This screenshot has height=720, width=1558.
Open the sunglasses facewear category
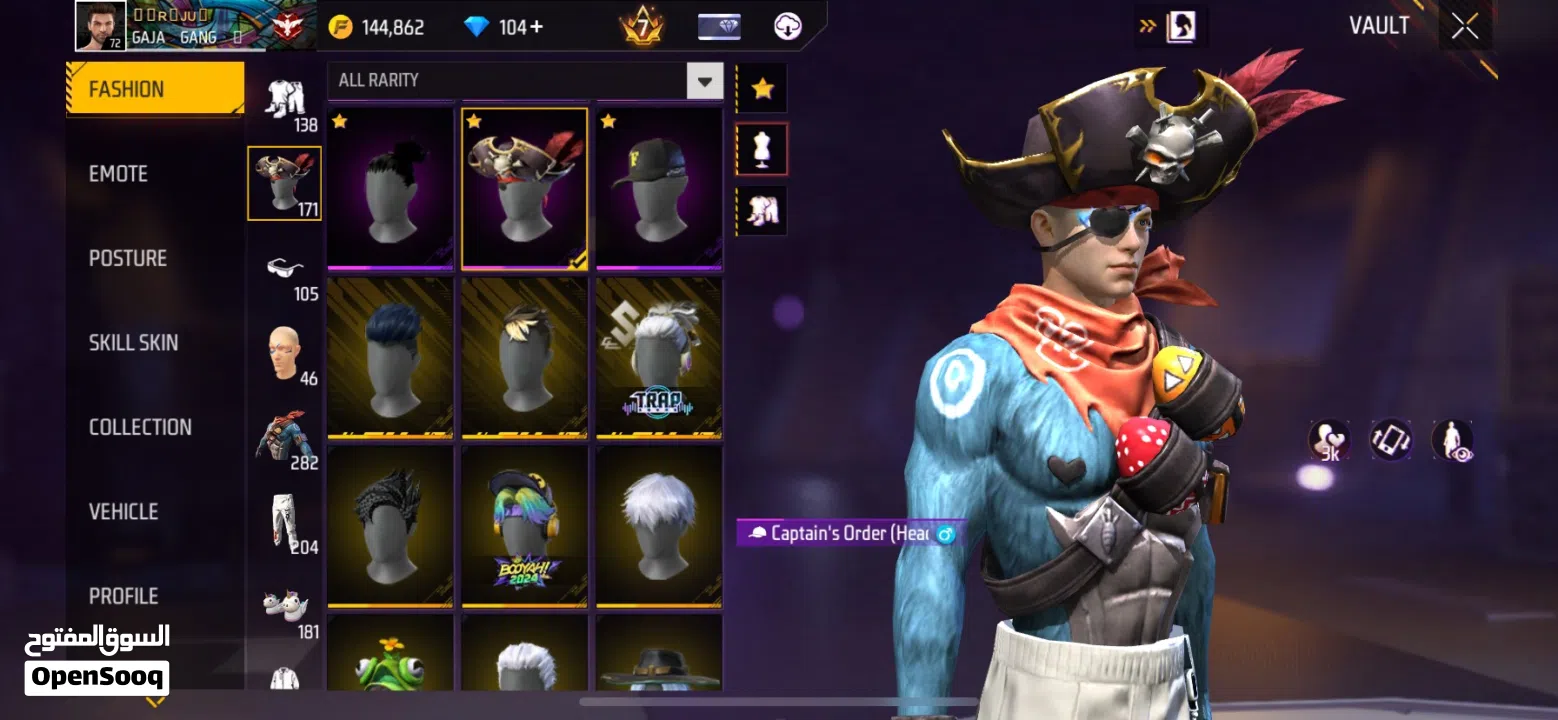(x=285, y=268)
